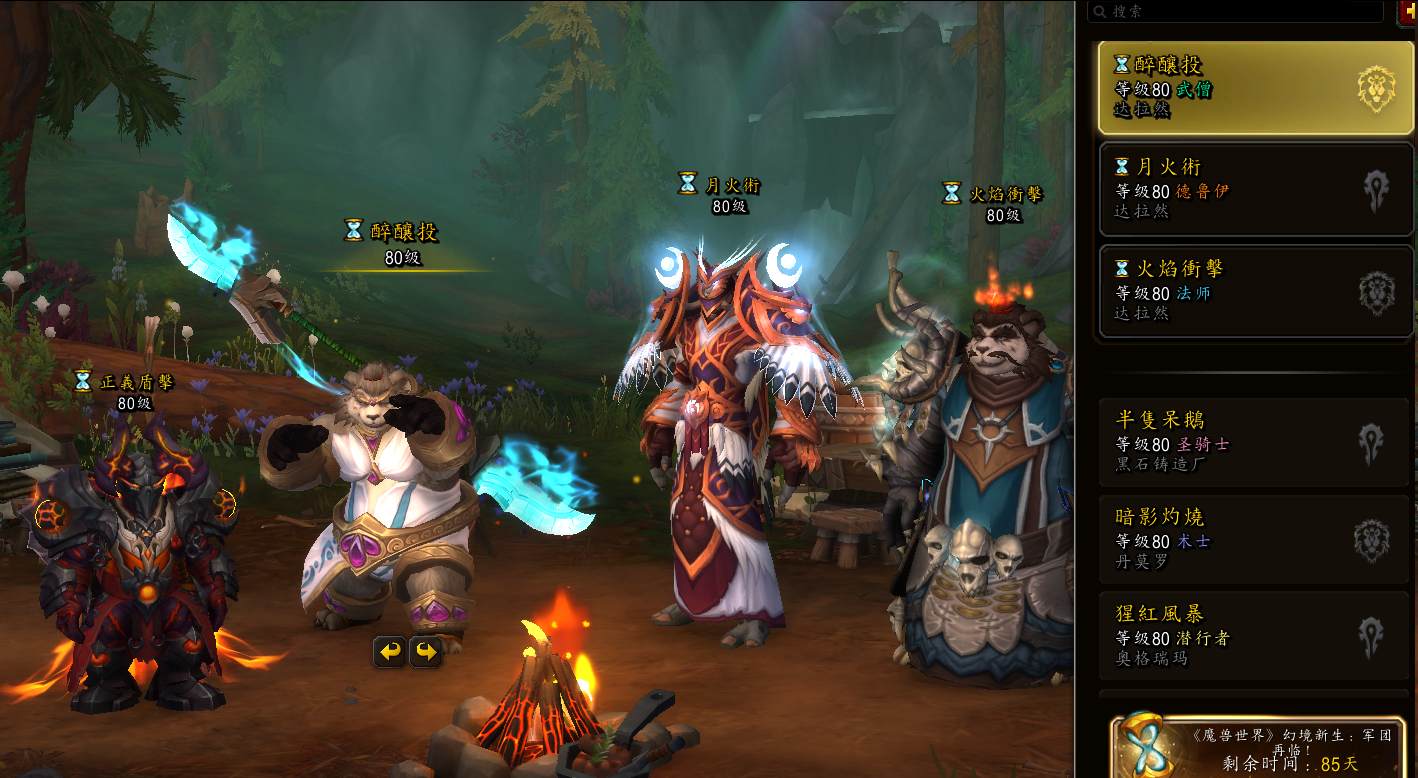Viewport: 1418px width, 778px height.
Task: Rotate character with the left arrow button
Action: coord(390,653)
